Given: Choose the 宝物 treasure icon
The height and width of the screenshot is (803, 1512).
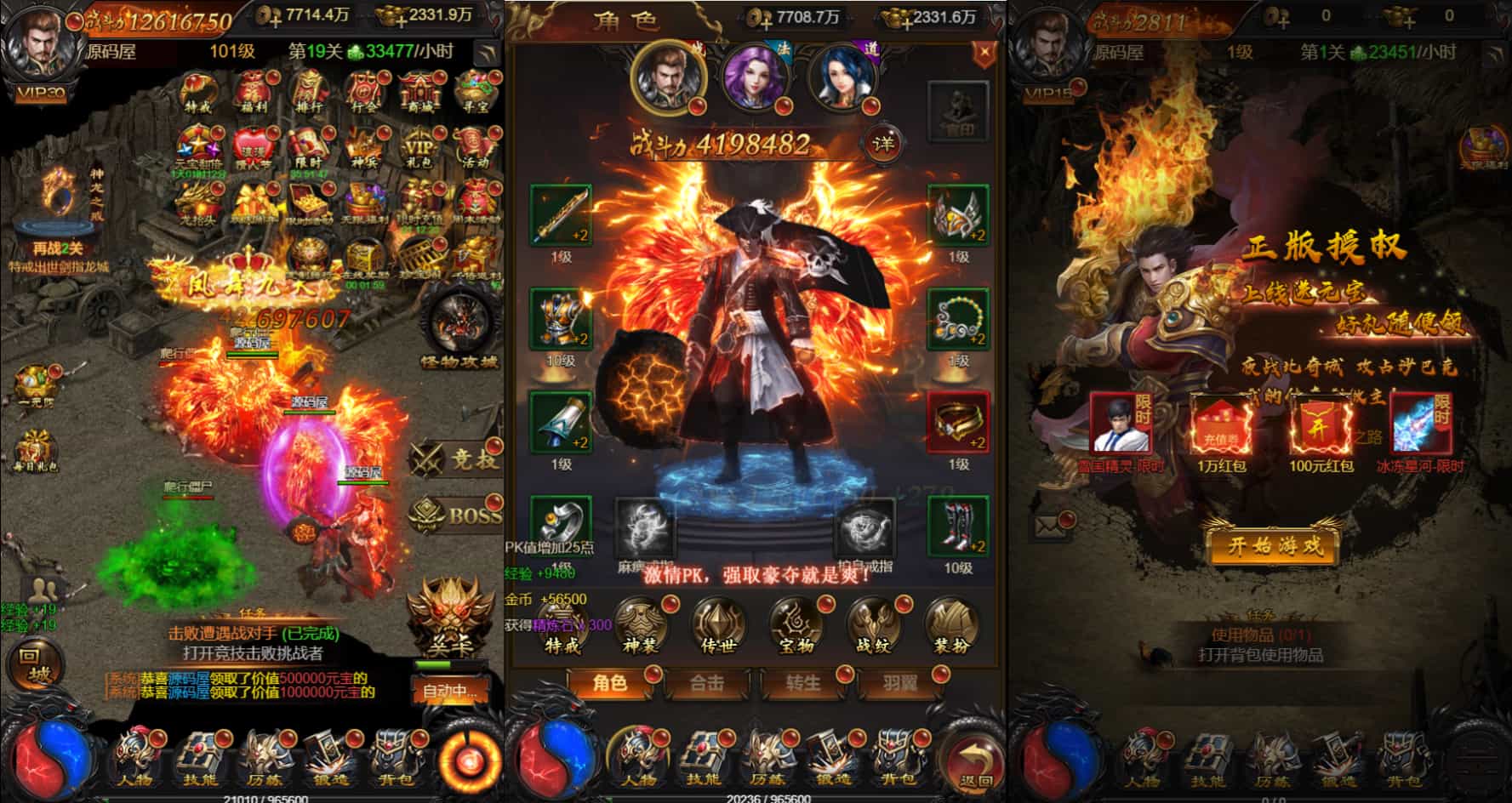Looking at the screenshot, I should (796, 625).
